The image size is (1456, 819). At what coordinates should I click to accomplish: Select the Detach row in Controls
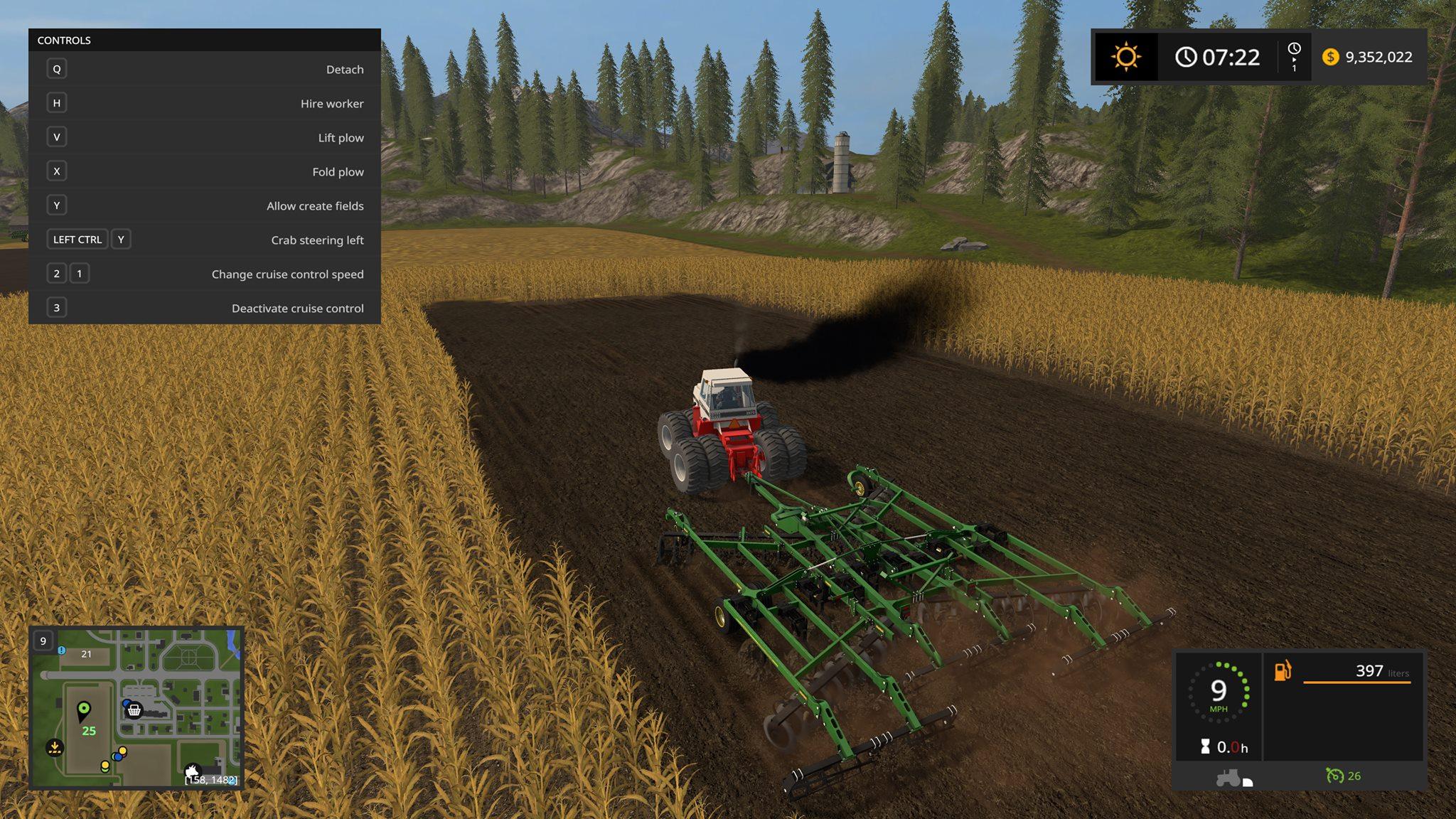pyautogui.click(x=205, y=69)
